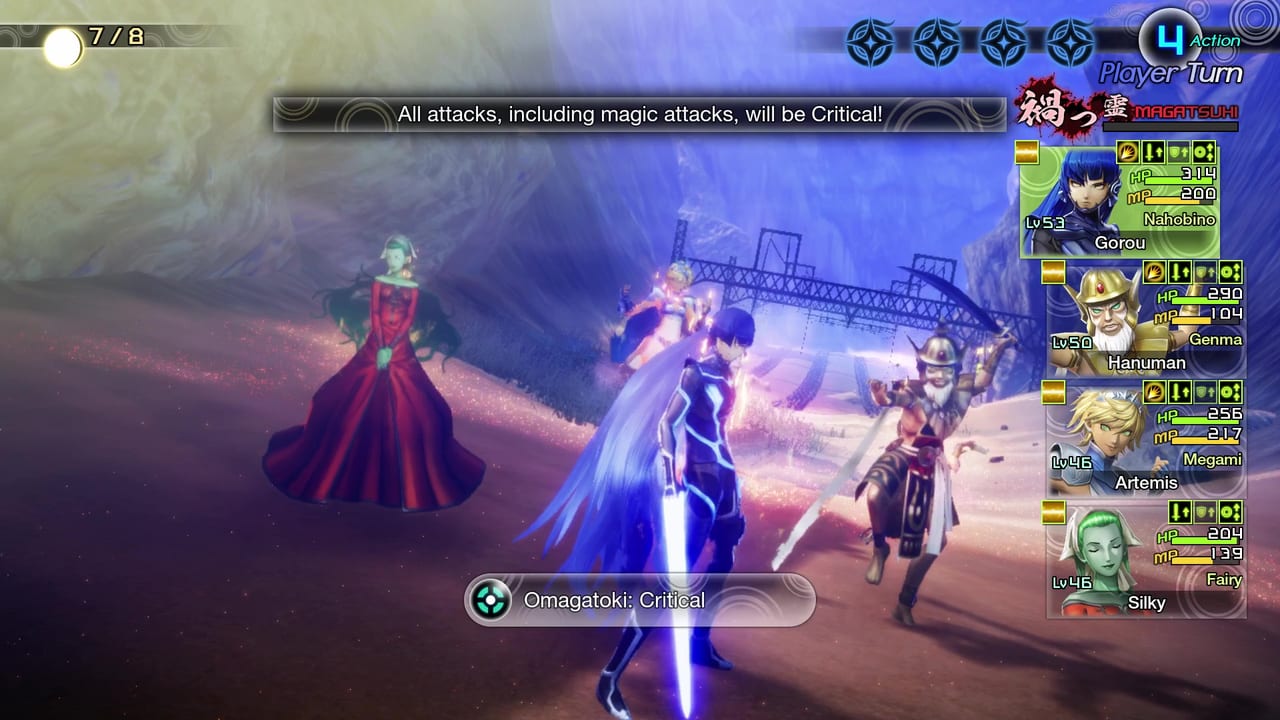Click the Omagatoki: Critical green emblem icon

(489, 600)
